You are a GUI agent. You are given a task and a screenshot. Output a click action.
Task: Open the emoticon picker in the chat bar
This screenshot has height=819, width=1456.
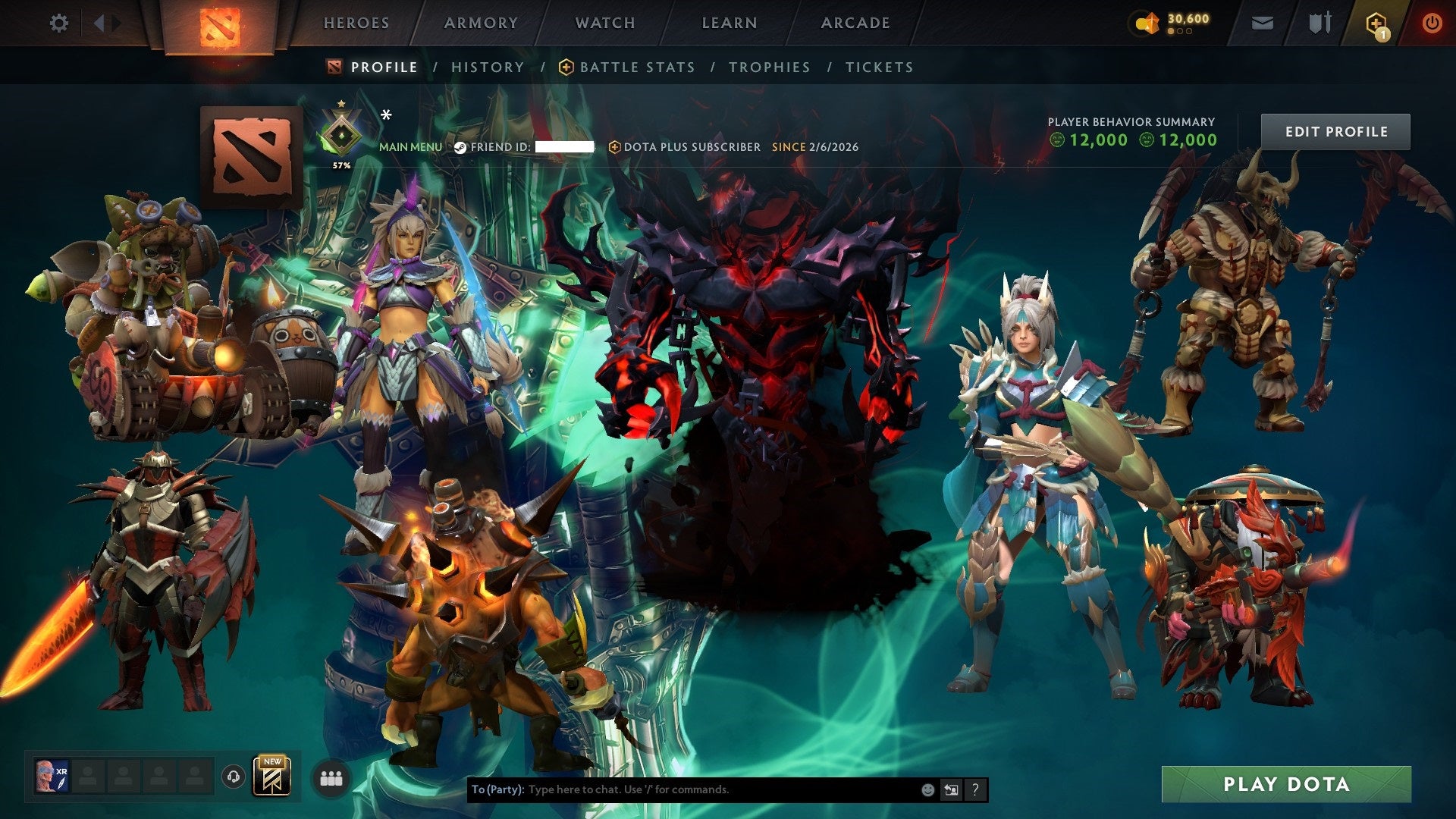[x=927, y=789]
